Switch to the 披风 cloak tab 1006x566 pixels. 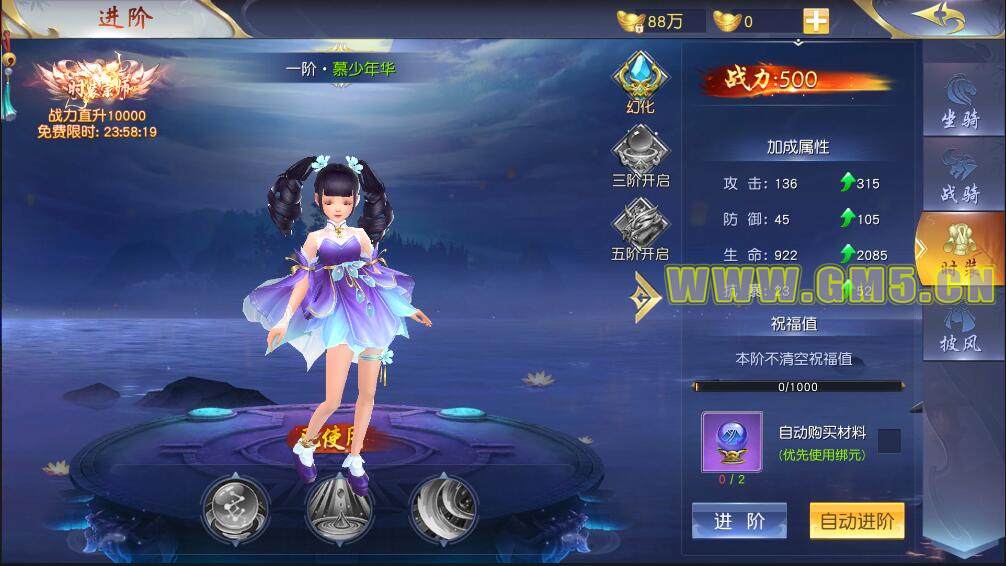[959, 328]
